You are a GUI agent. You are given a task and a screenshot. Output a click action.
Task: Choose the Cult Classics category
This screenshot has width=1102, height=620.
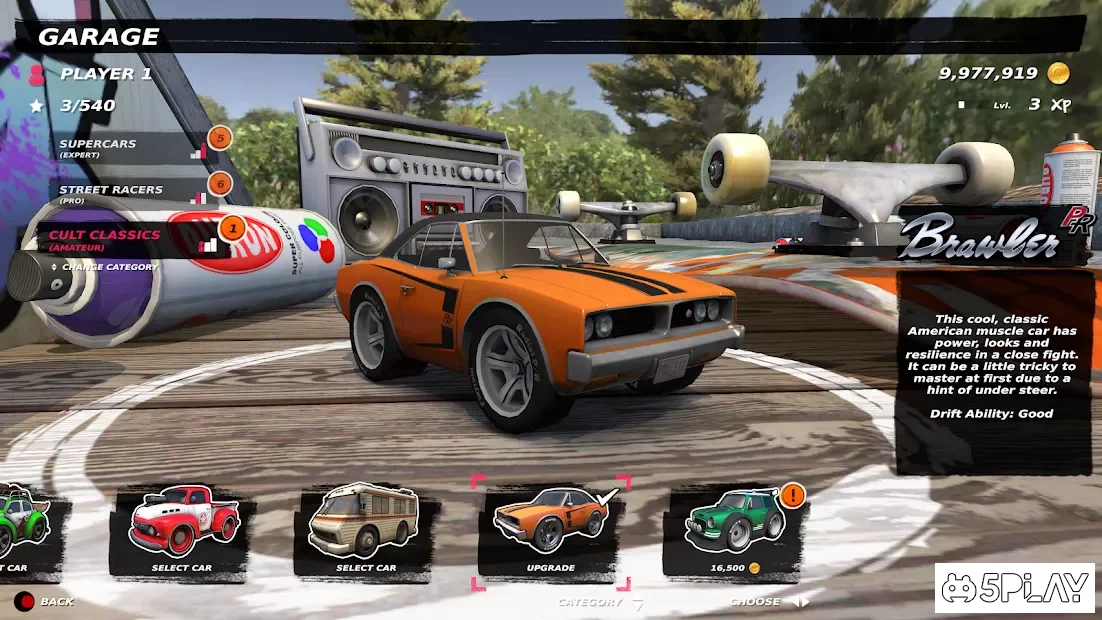pyautogui.click(x=106, y=238)
